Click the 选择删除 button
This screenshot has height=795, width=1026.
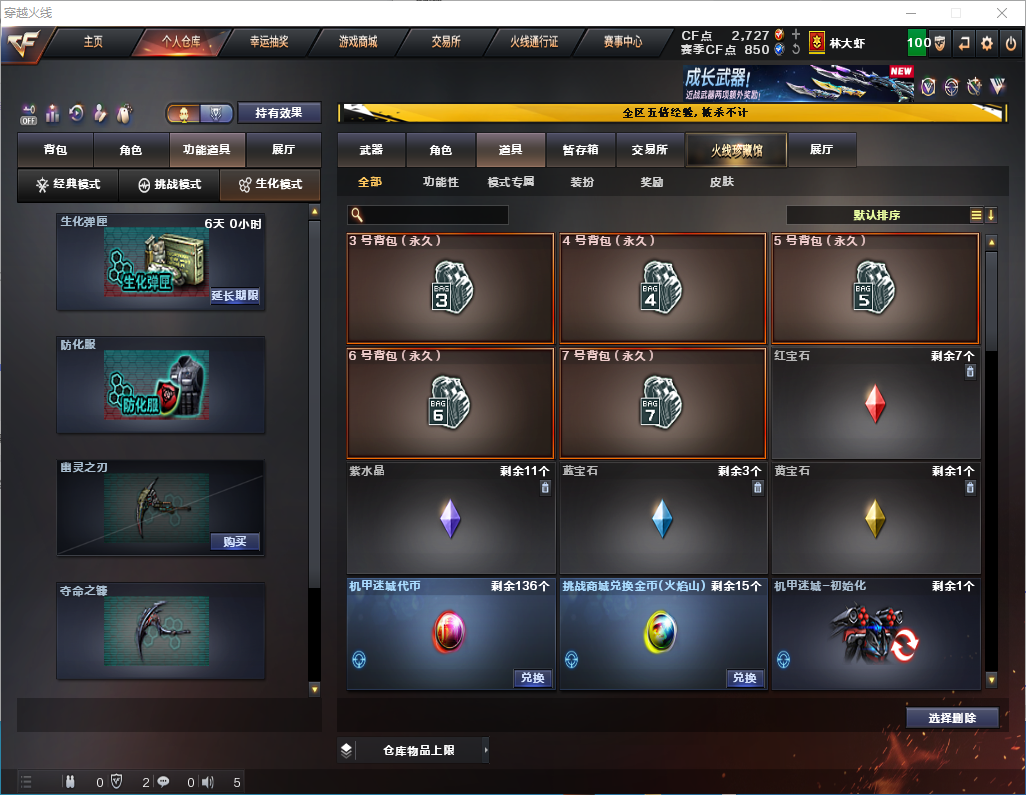point(952,718)
